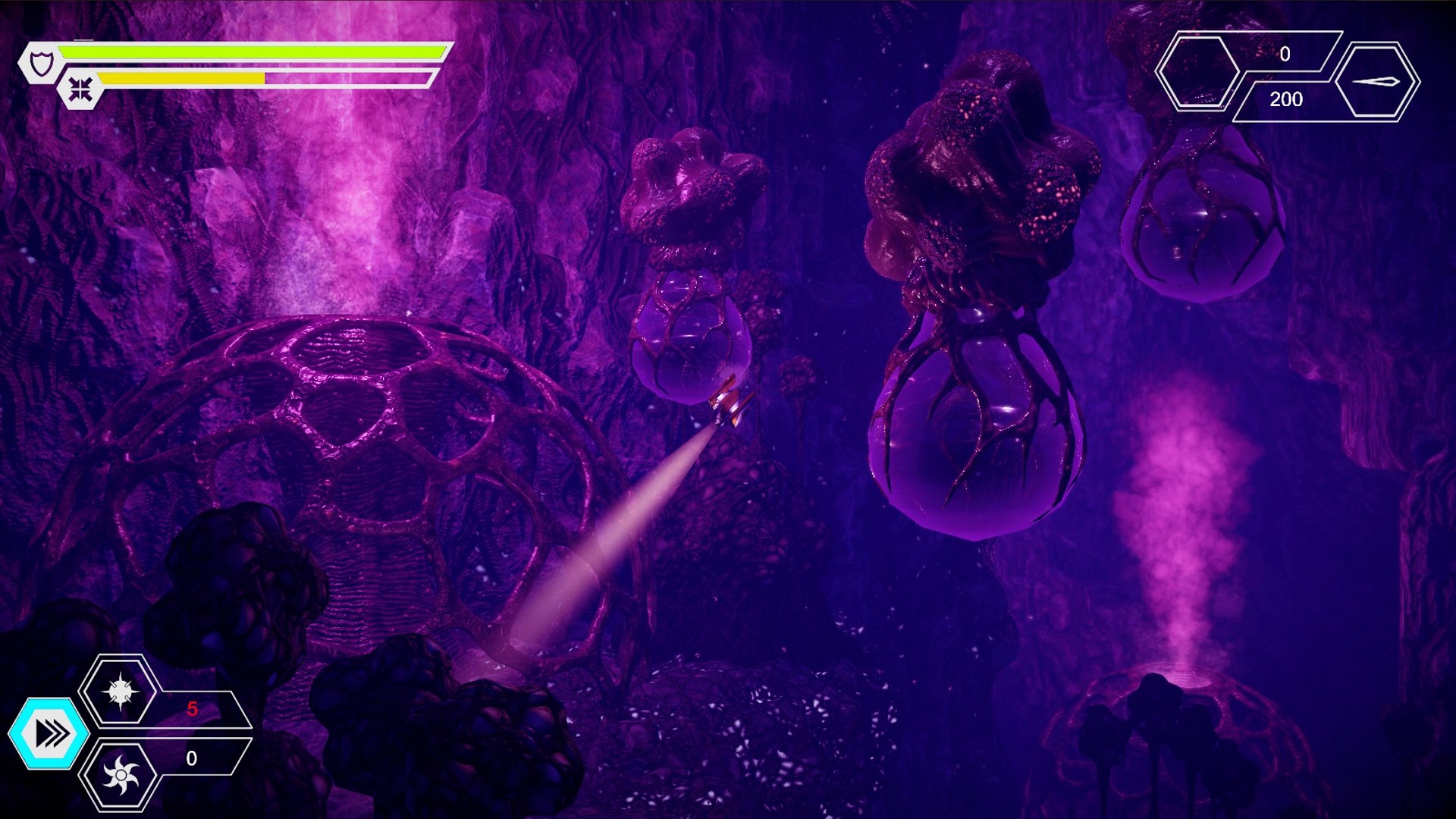Click the shield icon beside green bar

[42, 64]
